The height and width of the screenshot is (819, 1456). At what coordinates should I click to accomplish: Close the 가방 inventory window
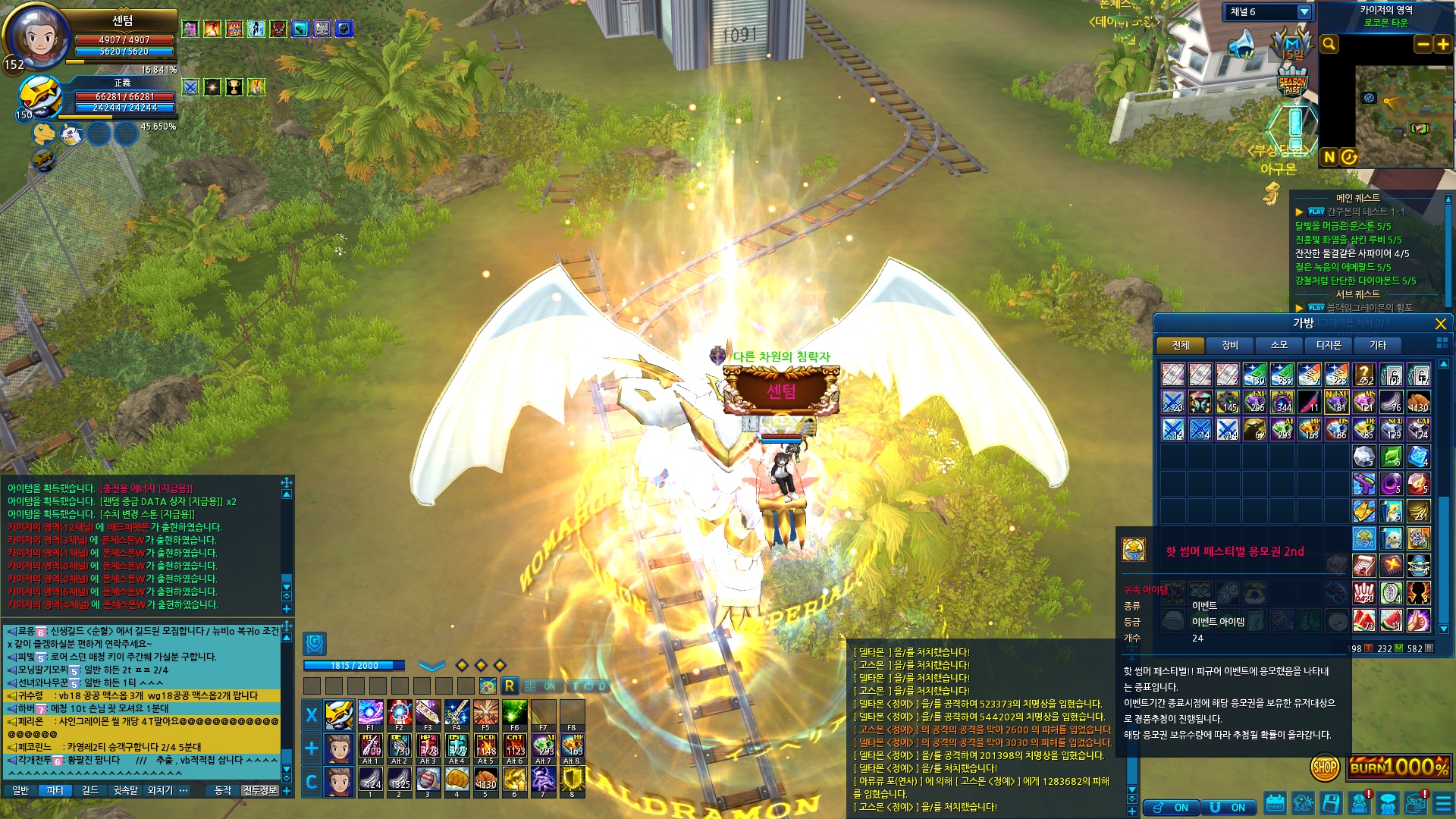pos(1440,324)
